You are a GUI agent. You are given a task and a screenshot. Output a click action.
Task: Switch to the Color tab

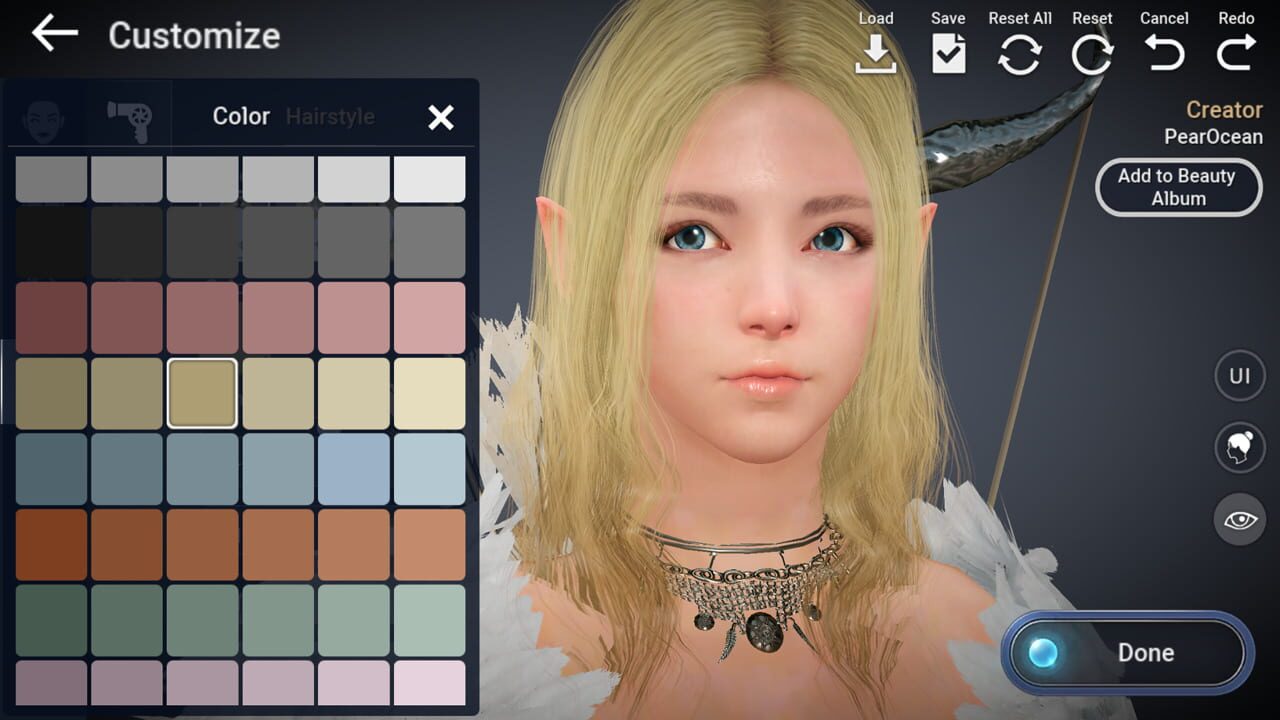(x=240, y=116)
